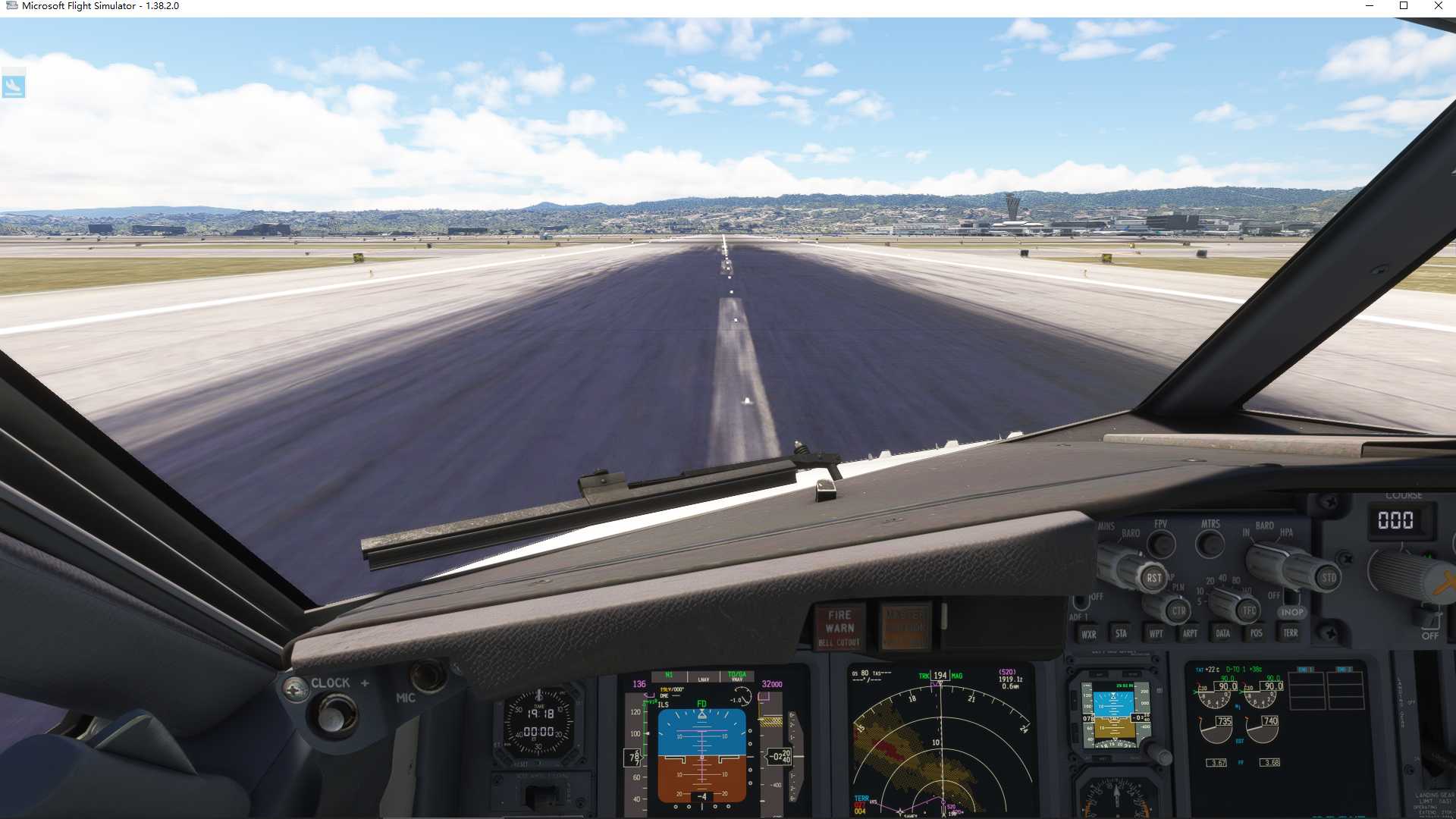Click the WPT waypoint display button
1456x819 pixels.
(x=1155, y=633)
